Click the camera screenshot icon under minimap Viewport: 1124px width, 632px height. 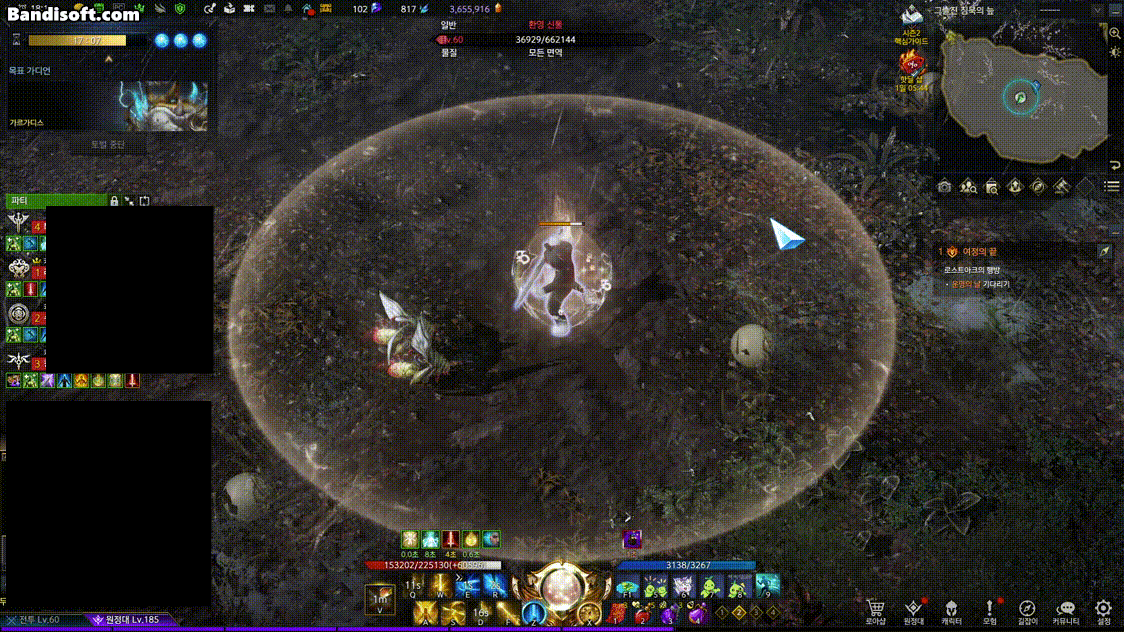(945, 186)
